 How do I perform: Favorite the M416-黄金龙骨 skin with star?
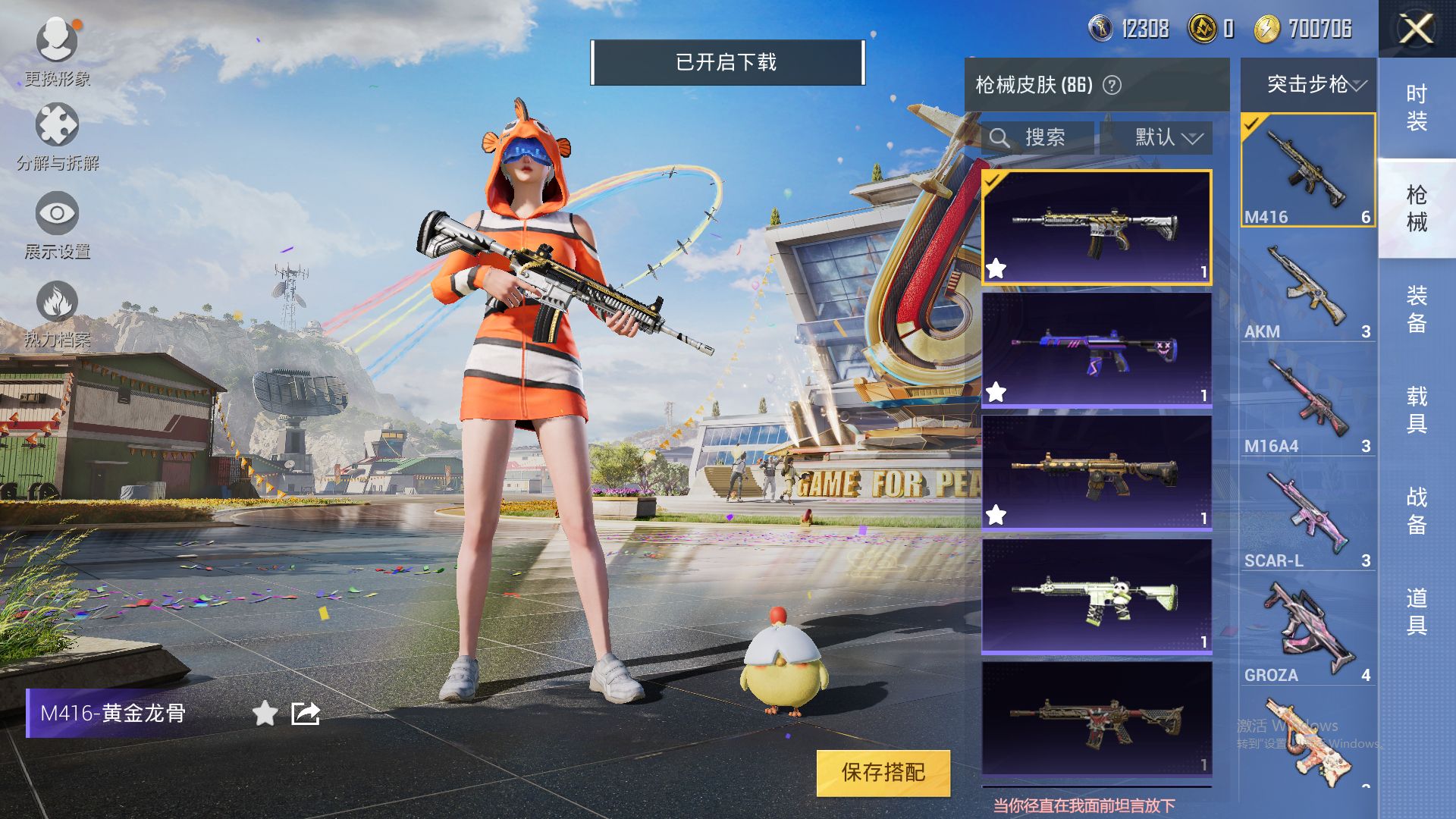tap(265, 714)
